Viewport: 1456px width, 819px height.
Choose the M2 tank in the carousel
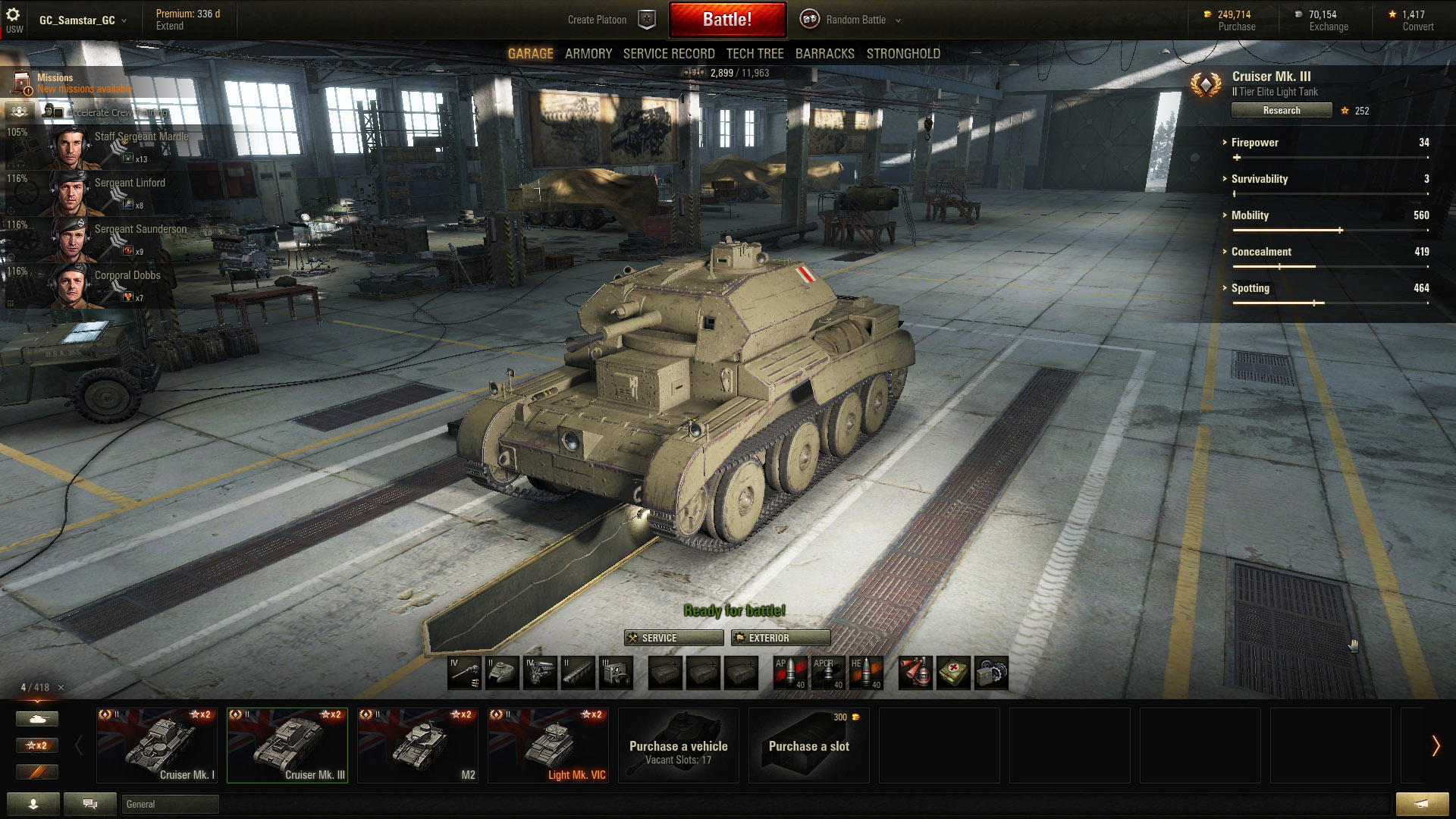click(418, 745)
